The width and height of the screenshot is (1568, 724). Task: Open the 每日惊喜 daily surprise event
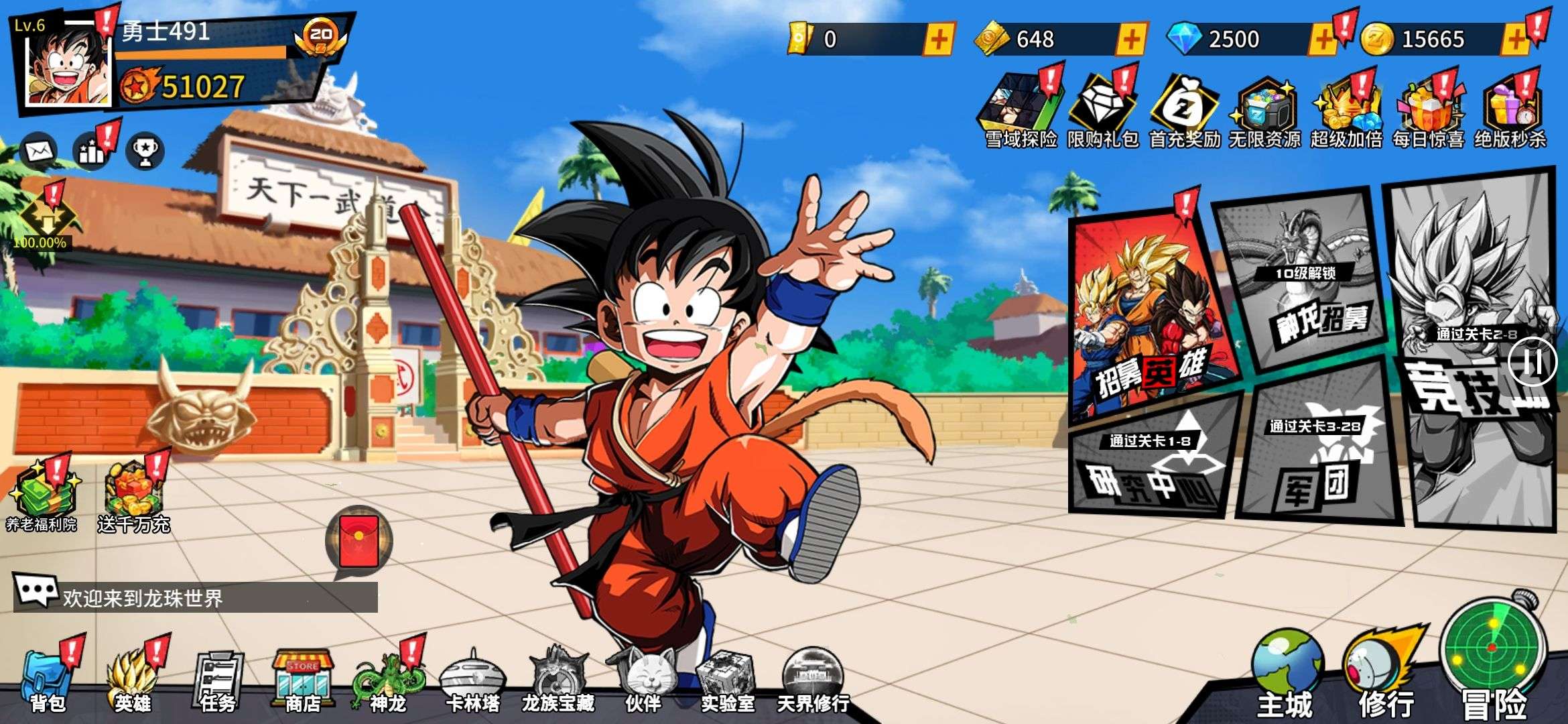(1428, 111)
